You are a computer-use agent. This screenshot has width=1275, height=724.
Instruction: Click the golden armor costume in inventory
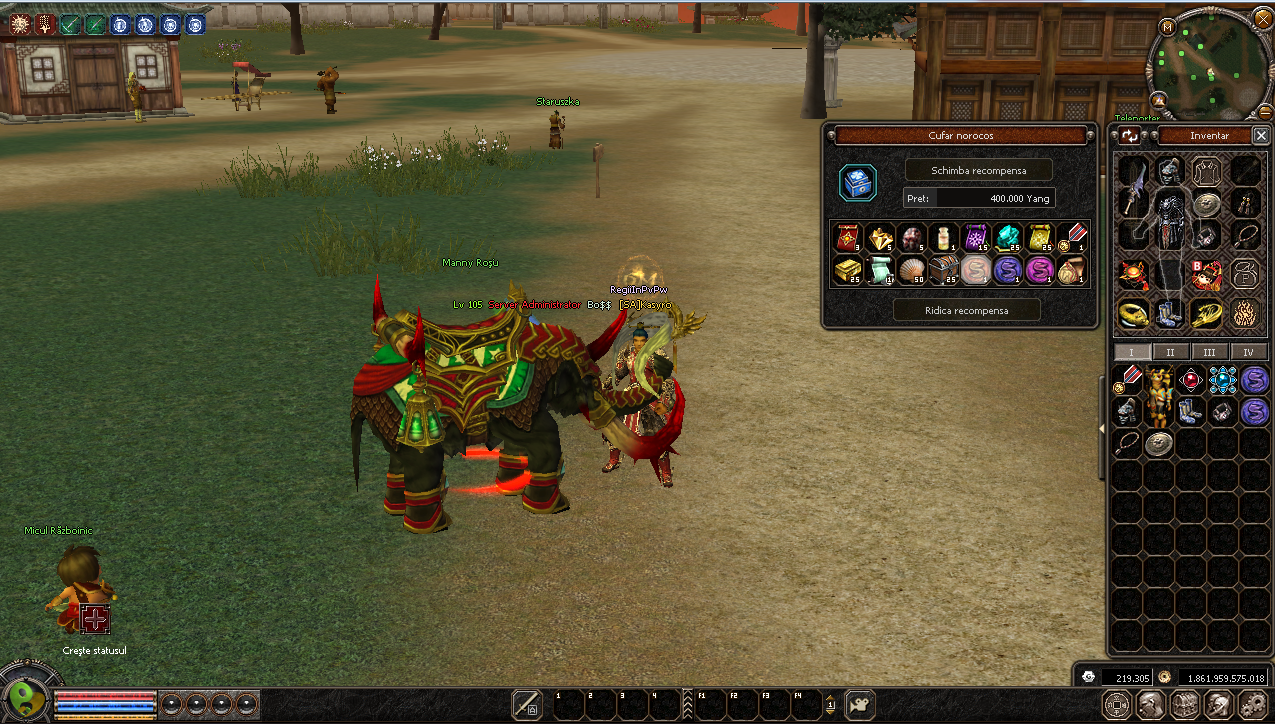point(1159,395)
